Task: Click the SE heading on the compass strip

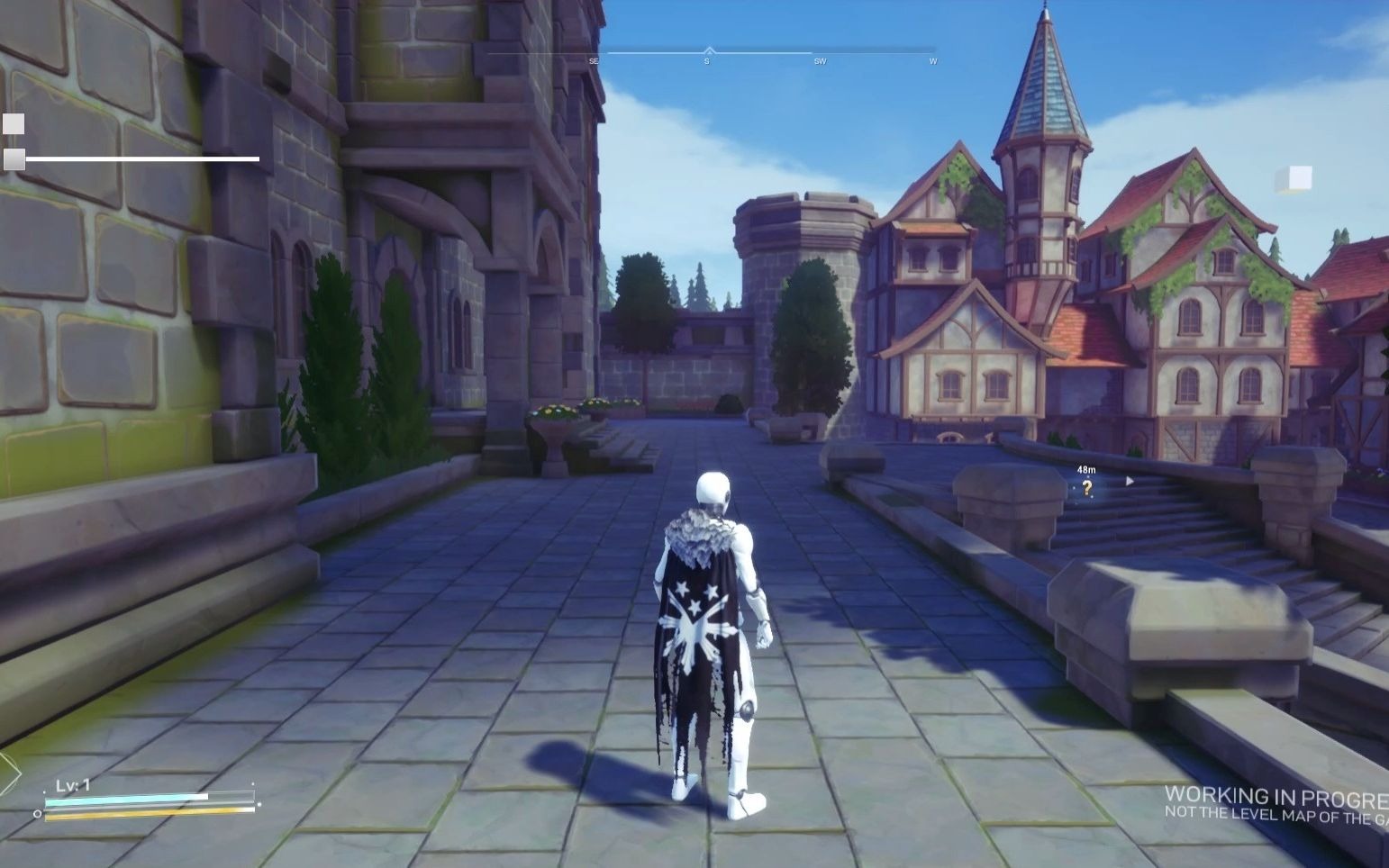Action: click(593, 61)
